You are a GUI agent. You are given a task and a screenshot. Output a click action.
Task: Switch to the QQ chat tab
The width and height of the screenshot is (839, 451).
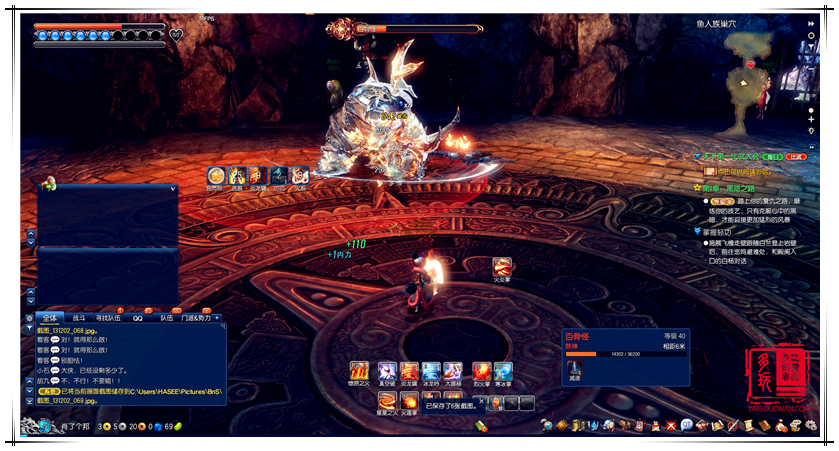(138, 317)
